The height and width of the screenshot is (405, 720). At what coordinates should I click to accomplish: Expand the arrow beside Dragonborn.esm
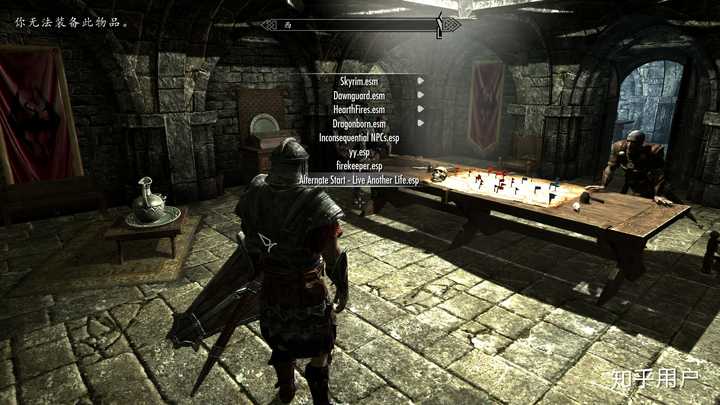click(x=421, y=122)
